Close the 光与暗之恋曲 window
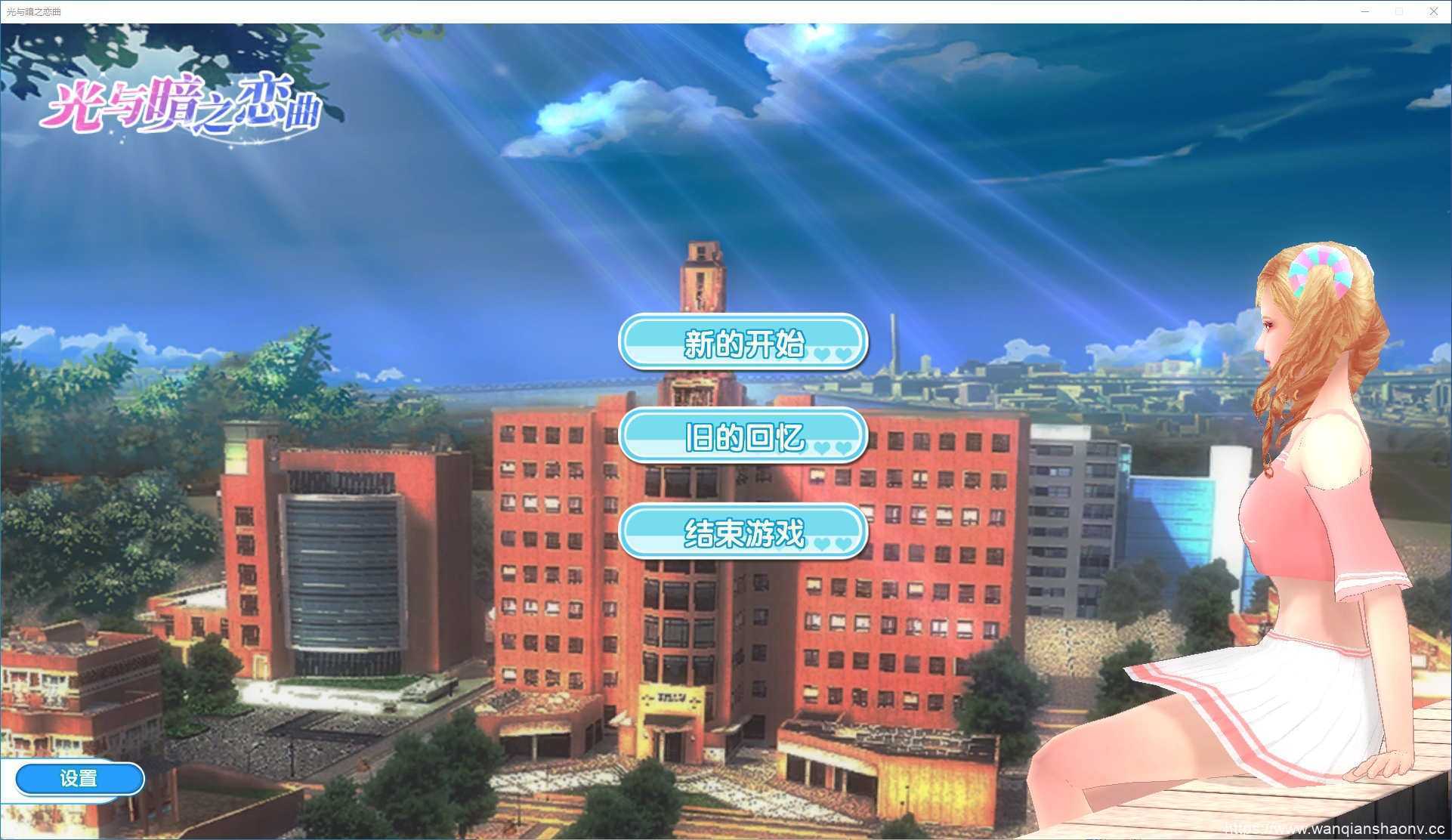Viewport: 1452px width, 840px height. coord(1433,11)
